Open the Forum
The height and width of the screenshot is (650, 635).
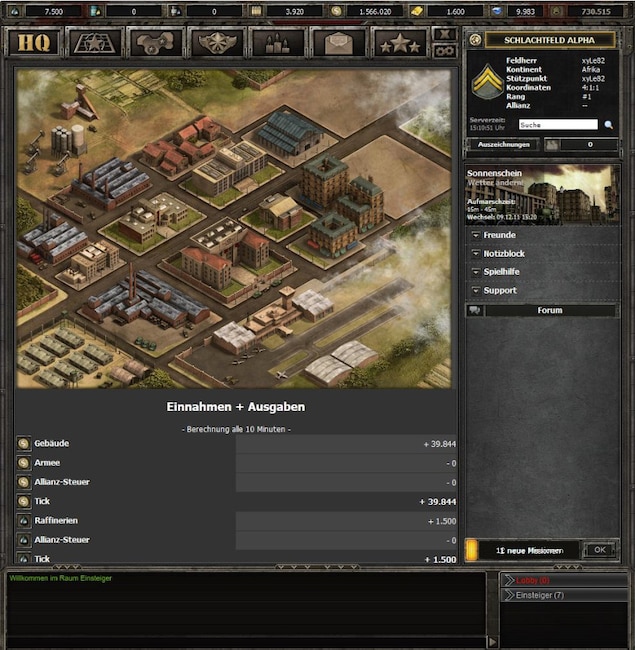coord(549,310)
